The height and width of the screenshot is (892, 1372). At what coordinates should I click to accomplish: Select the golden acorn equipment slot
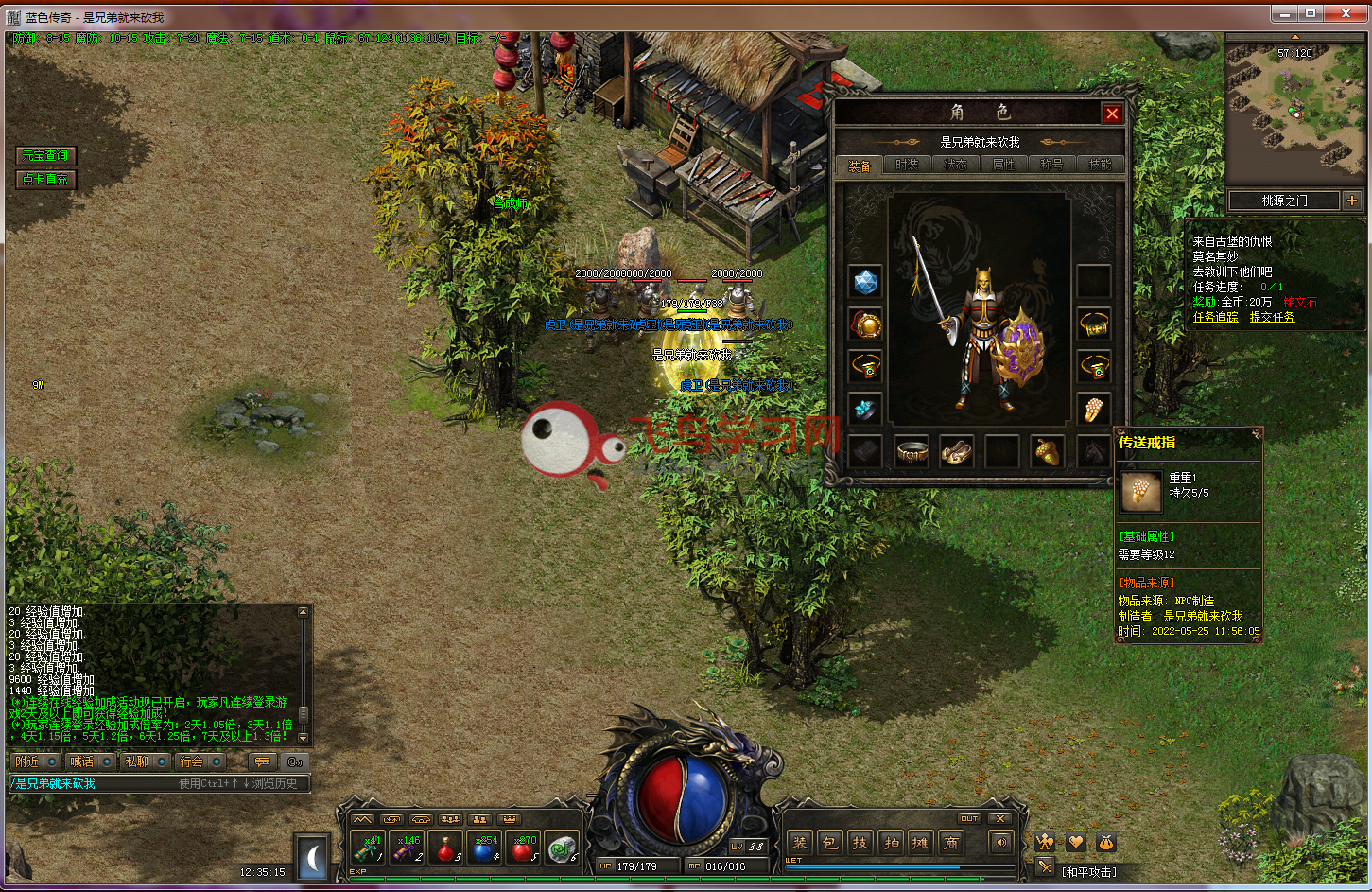[1047, 451]
